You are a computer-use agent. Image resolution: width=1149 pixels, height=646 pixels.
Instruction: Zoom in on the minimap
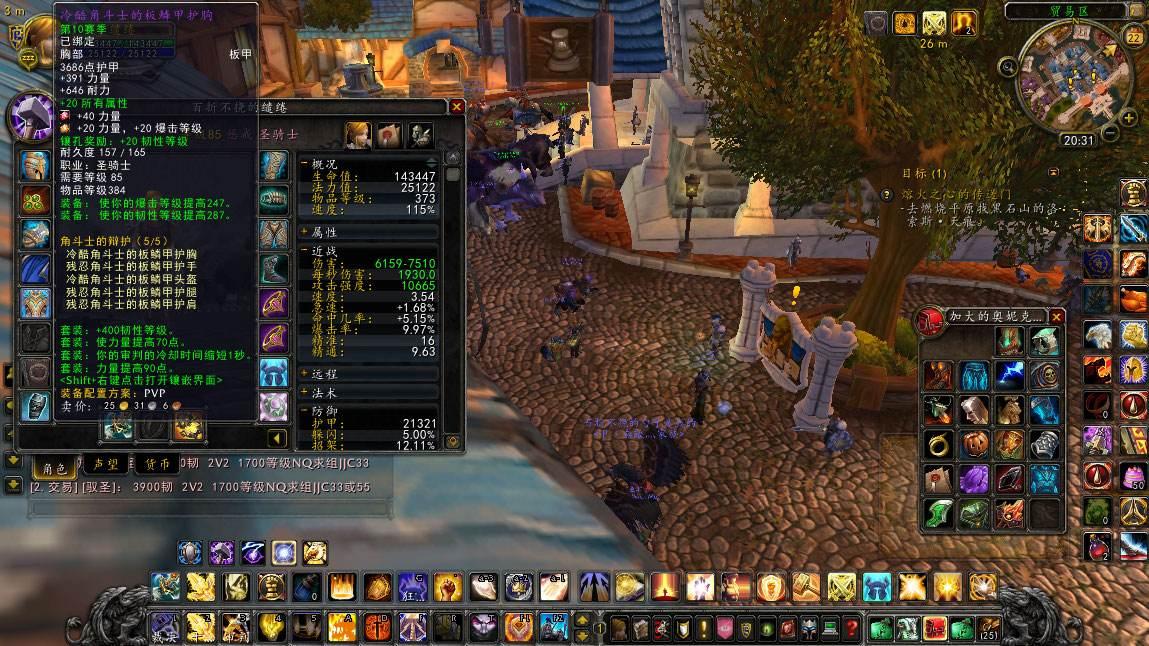pos(1130,118)
